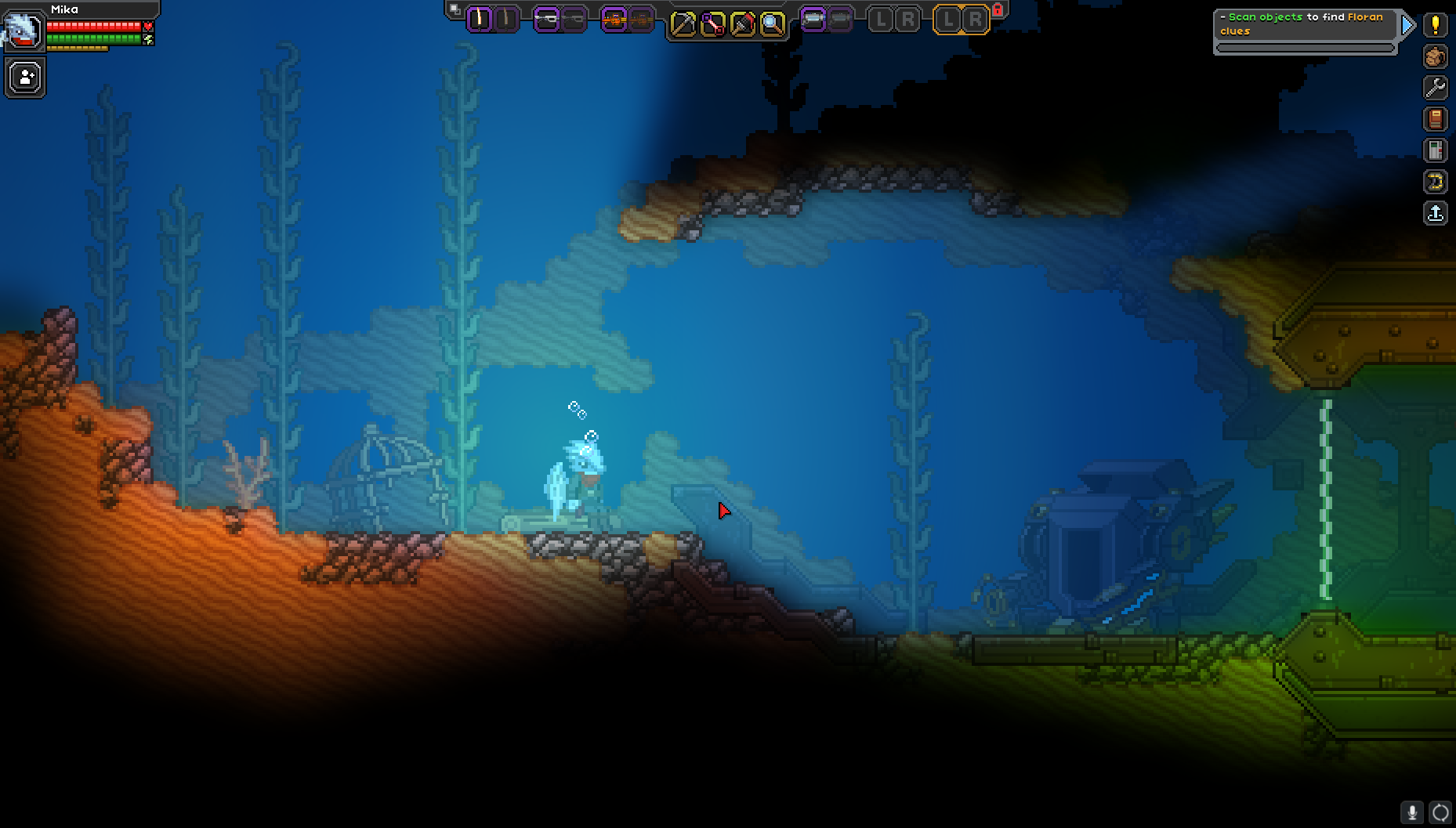The width and height of the screenshot is (1456, 828).
Task: Open the red codex book
Action: [1436, 119]
